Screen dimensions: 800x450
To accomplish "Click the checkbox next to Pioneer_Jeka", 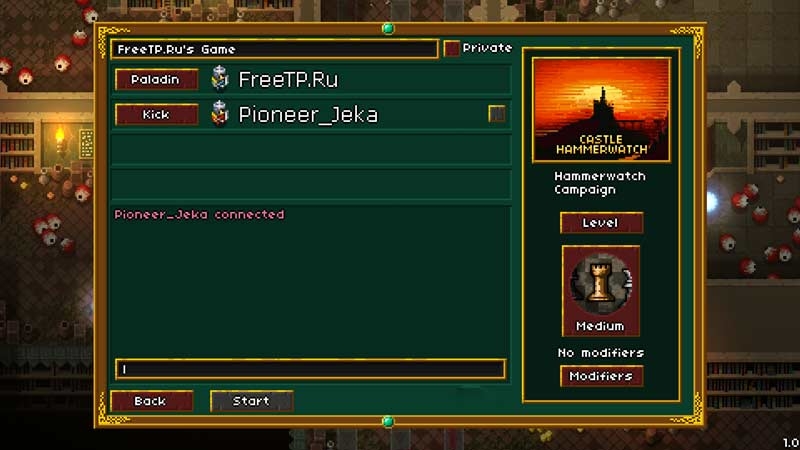I will click(x=496, y=114).
